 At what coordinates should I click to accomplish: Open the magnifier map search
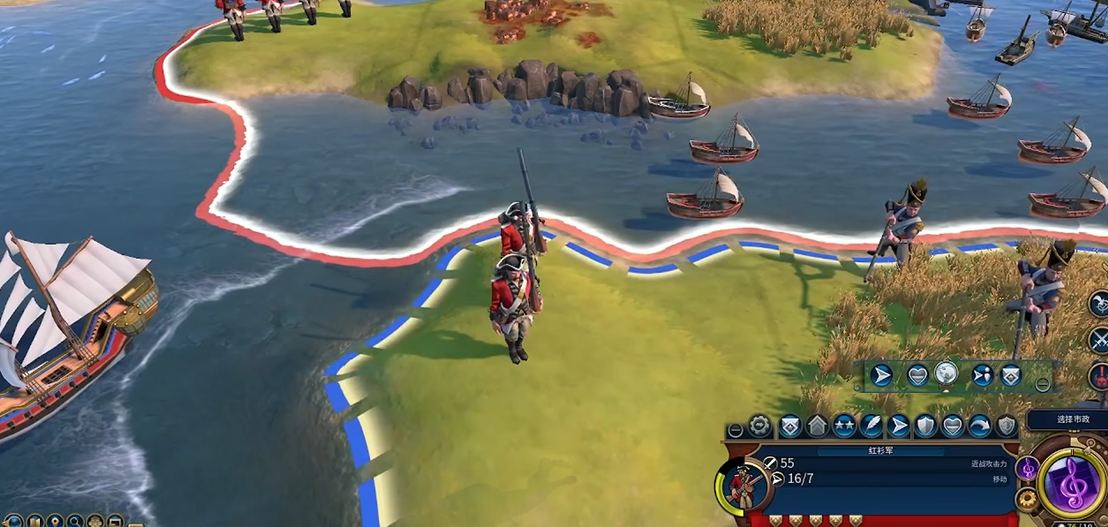pos(75,522)
